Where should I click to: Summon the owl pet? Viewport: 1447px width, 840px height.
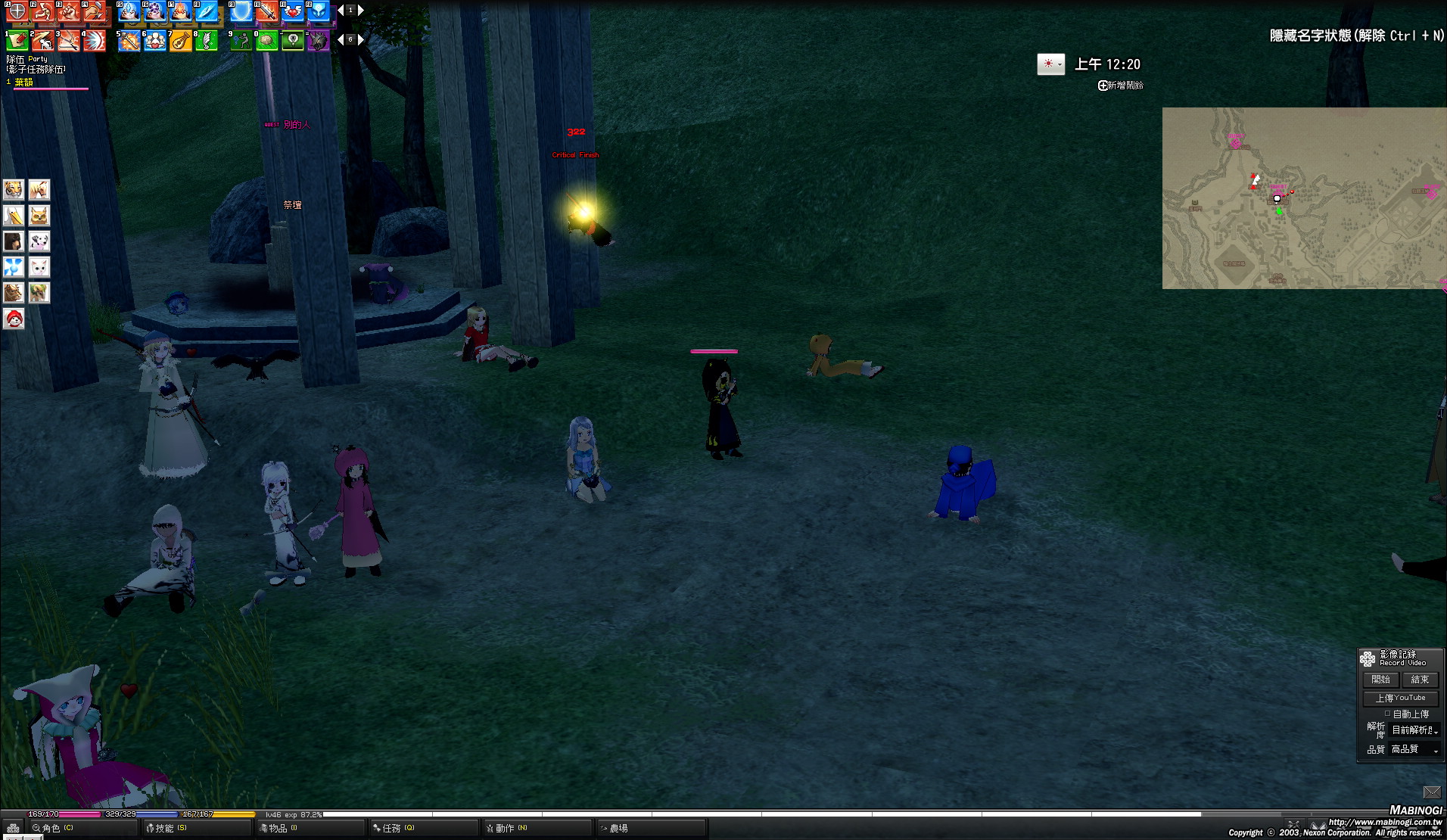(x=39, y=216)
